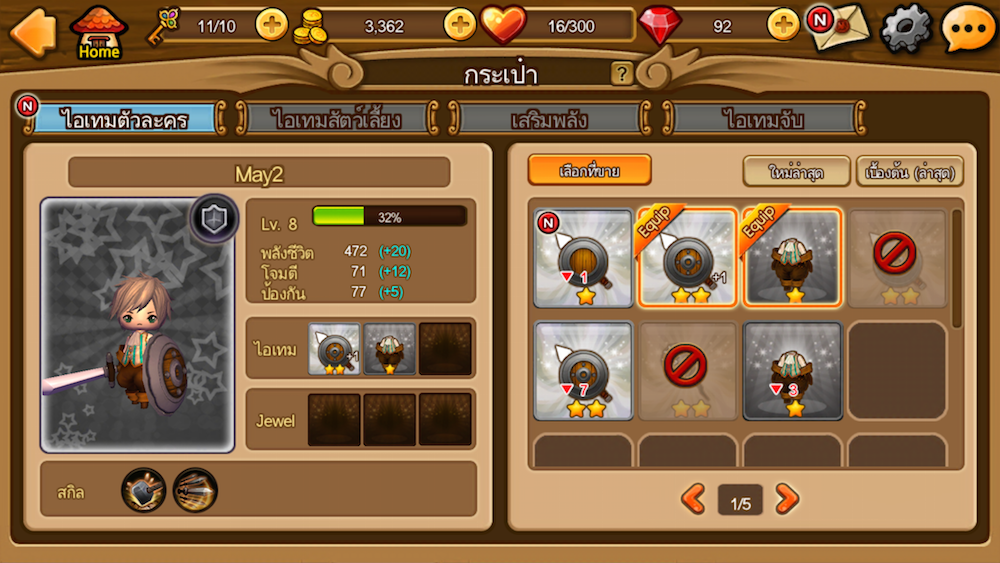Open the gear settings menu
Image resolution: width=1000 pixels, height=563 pixels.
(905, 29)
